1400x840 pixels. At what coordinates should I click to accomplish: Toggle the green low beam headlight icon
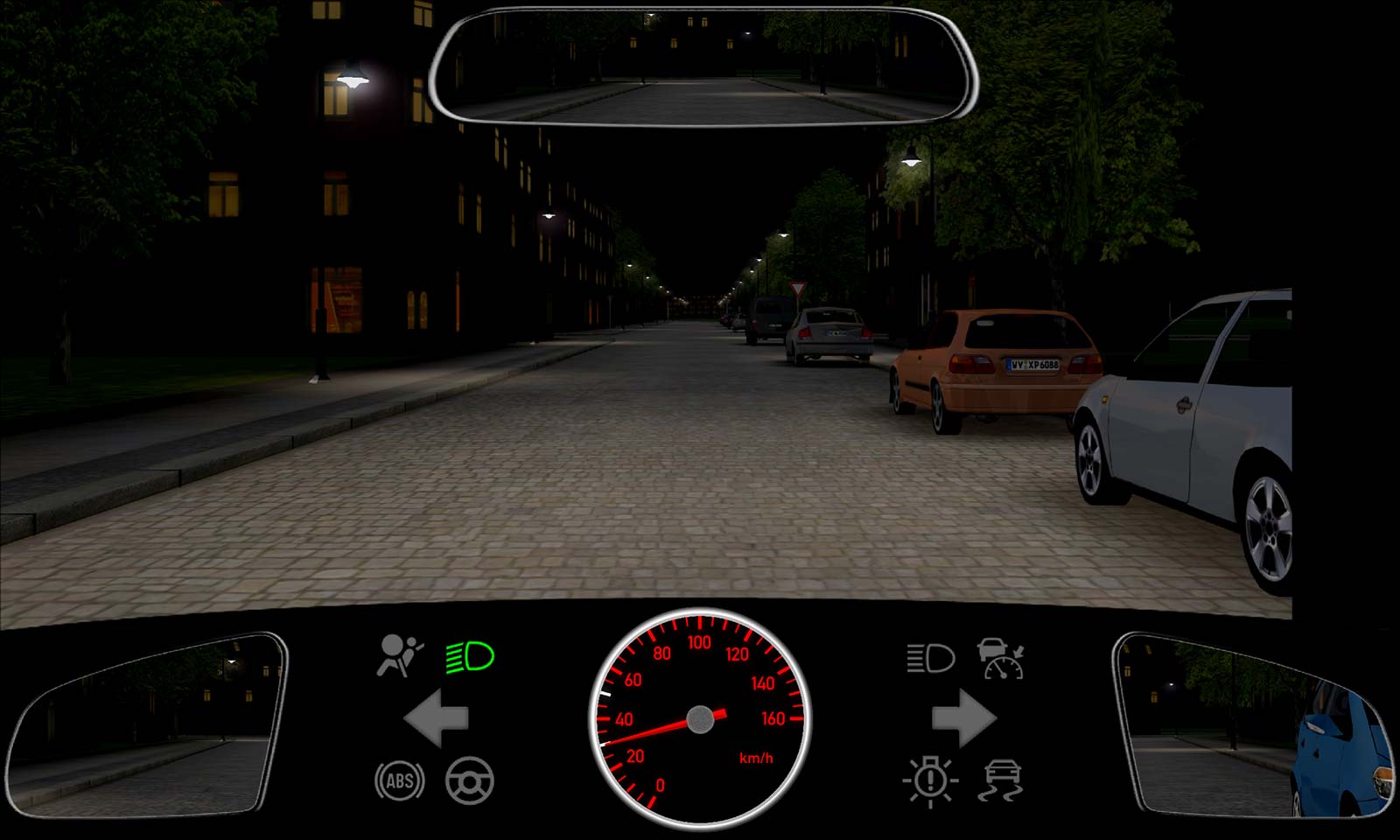click(x=470, y=657)
